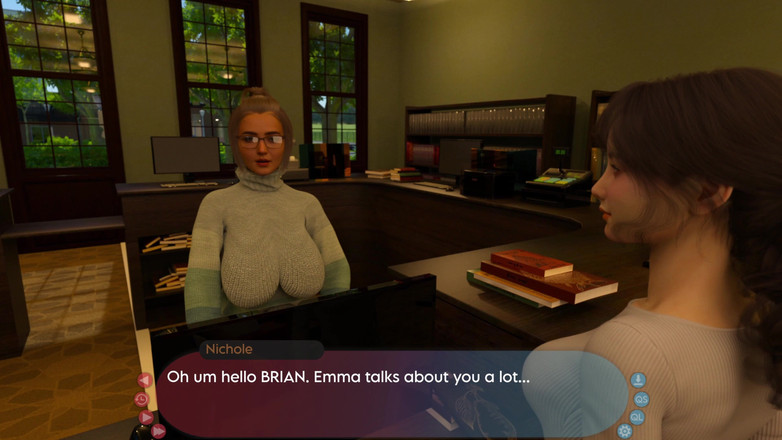
Task: Open the save game screen
Action: (x=638, y=380)
